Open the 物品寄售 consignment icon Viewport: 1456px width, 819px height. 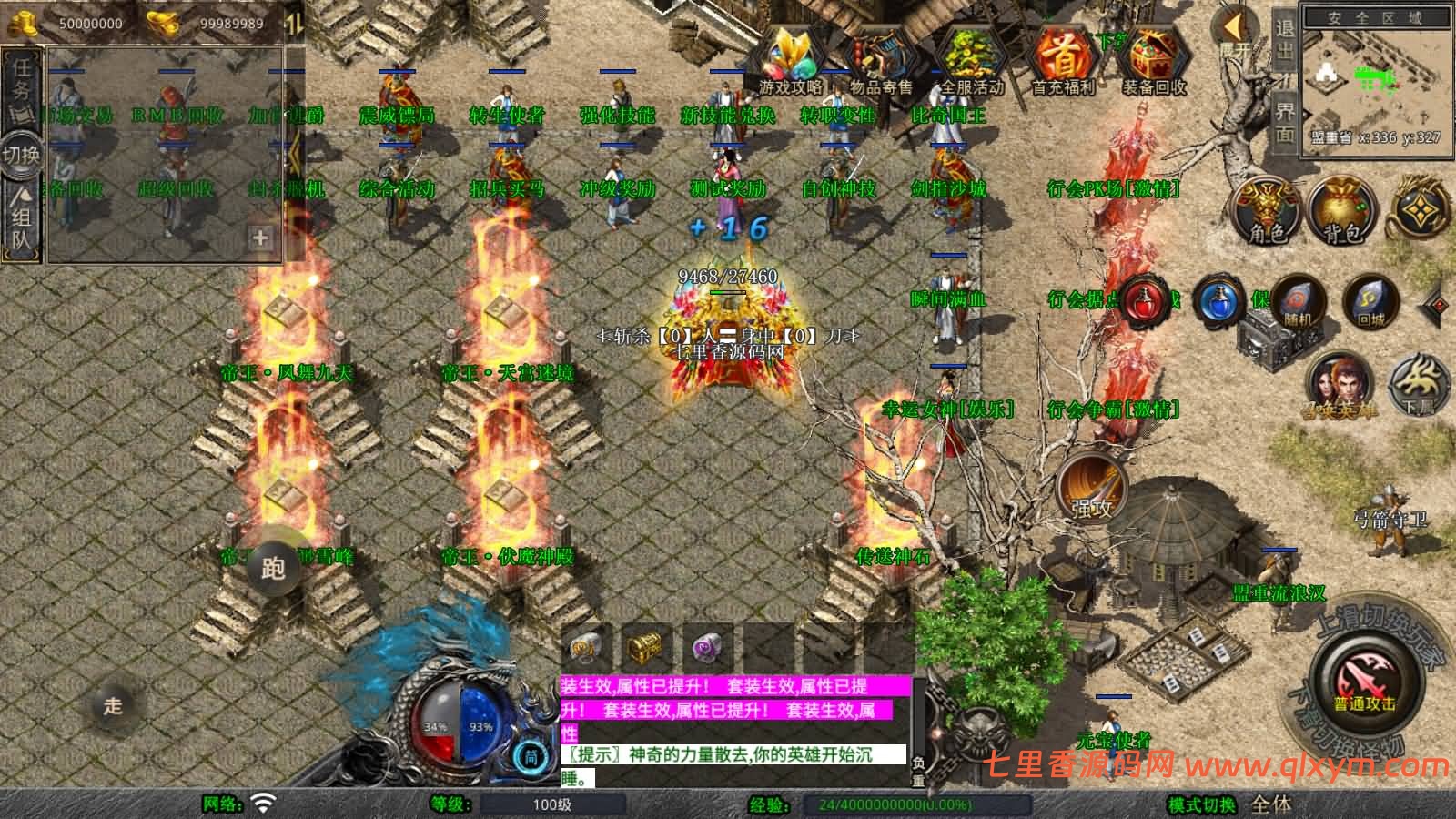tap(880, 58)
